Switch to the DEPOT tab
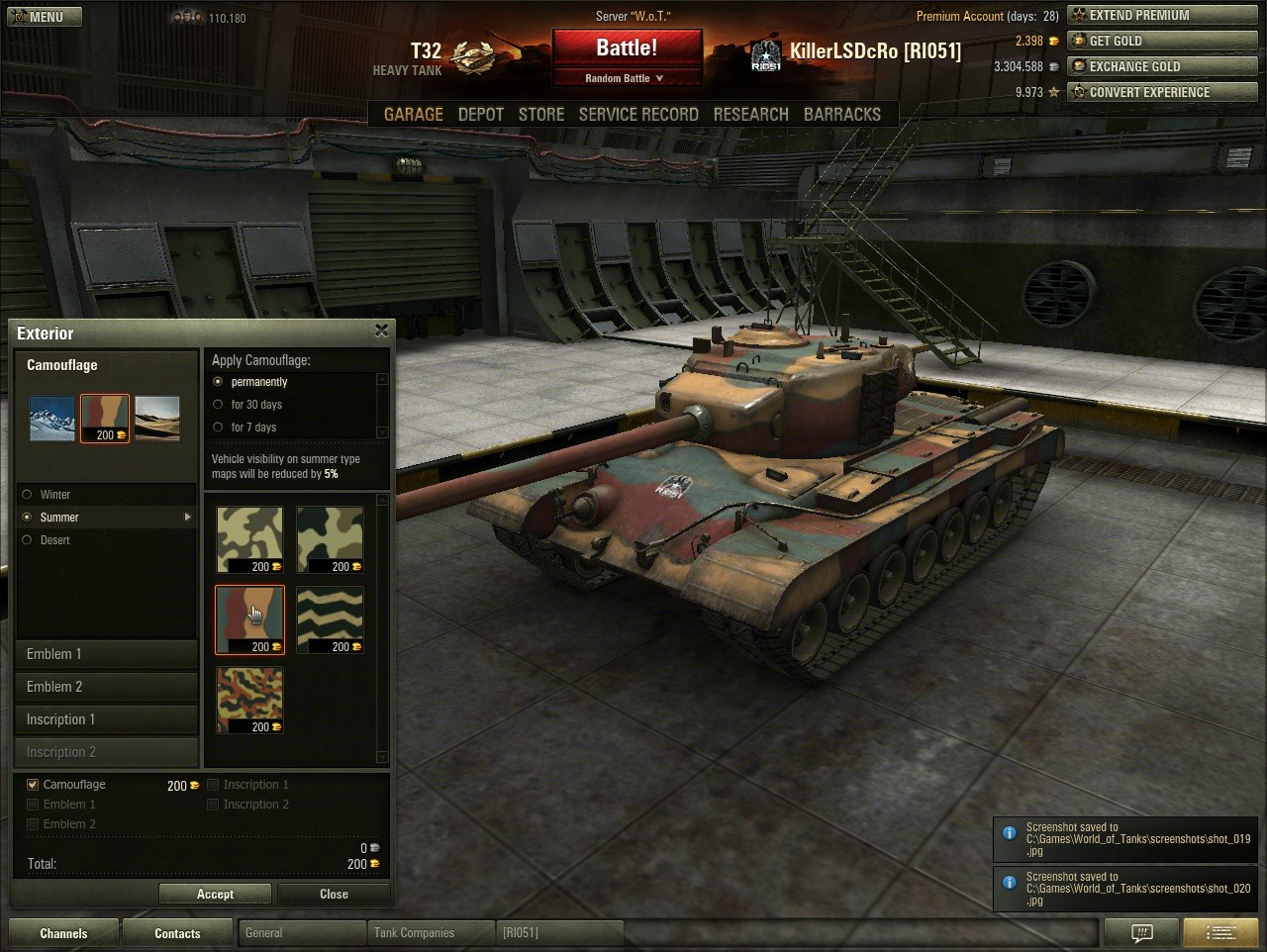This screenshot has height=952, width=1267. [481, 115]
